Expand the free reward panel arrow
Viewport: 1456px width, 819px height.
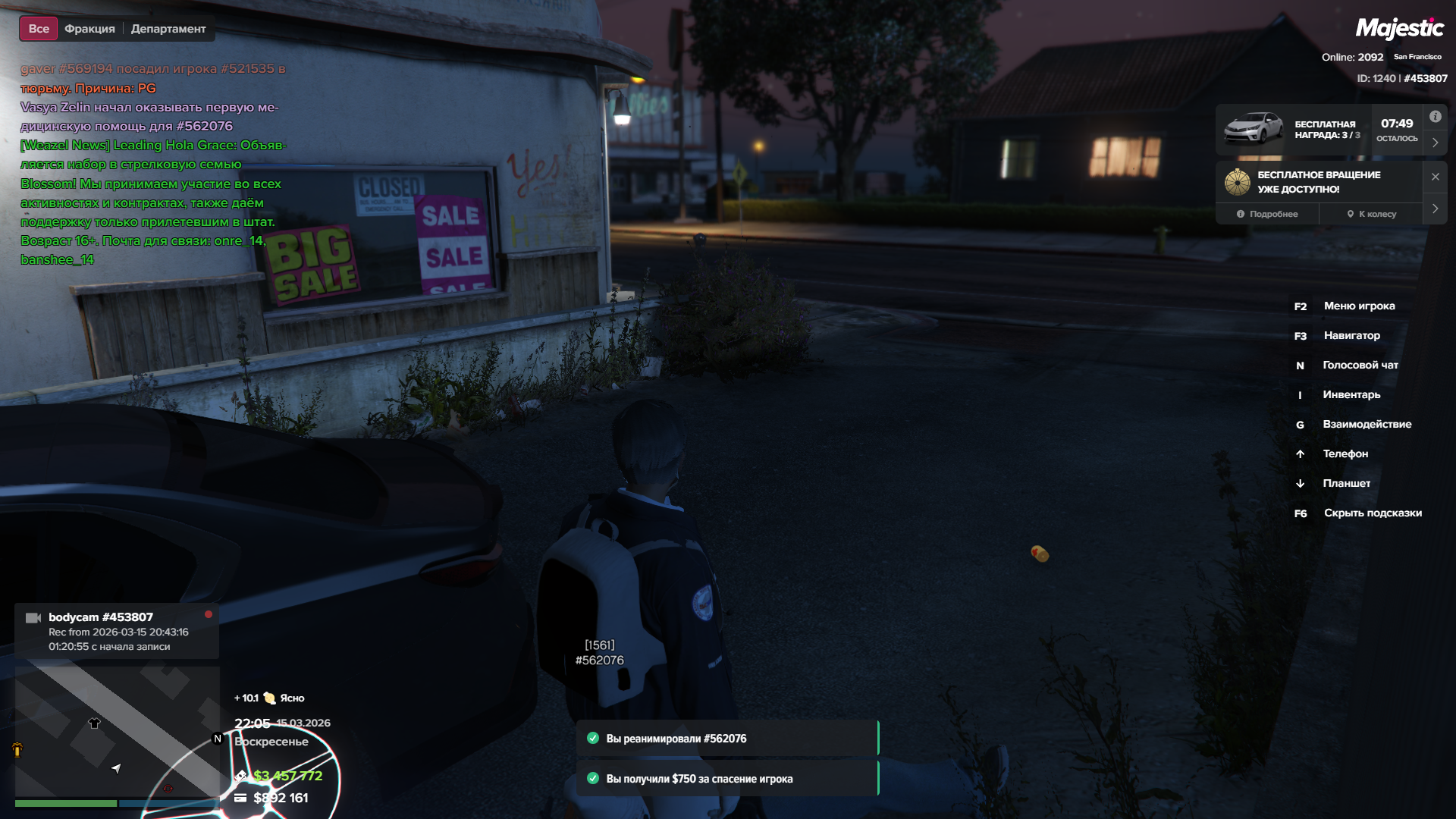[1435, 143]
